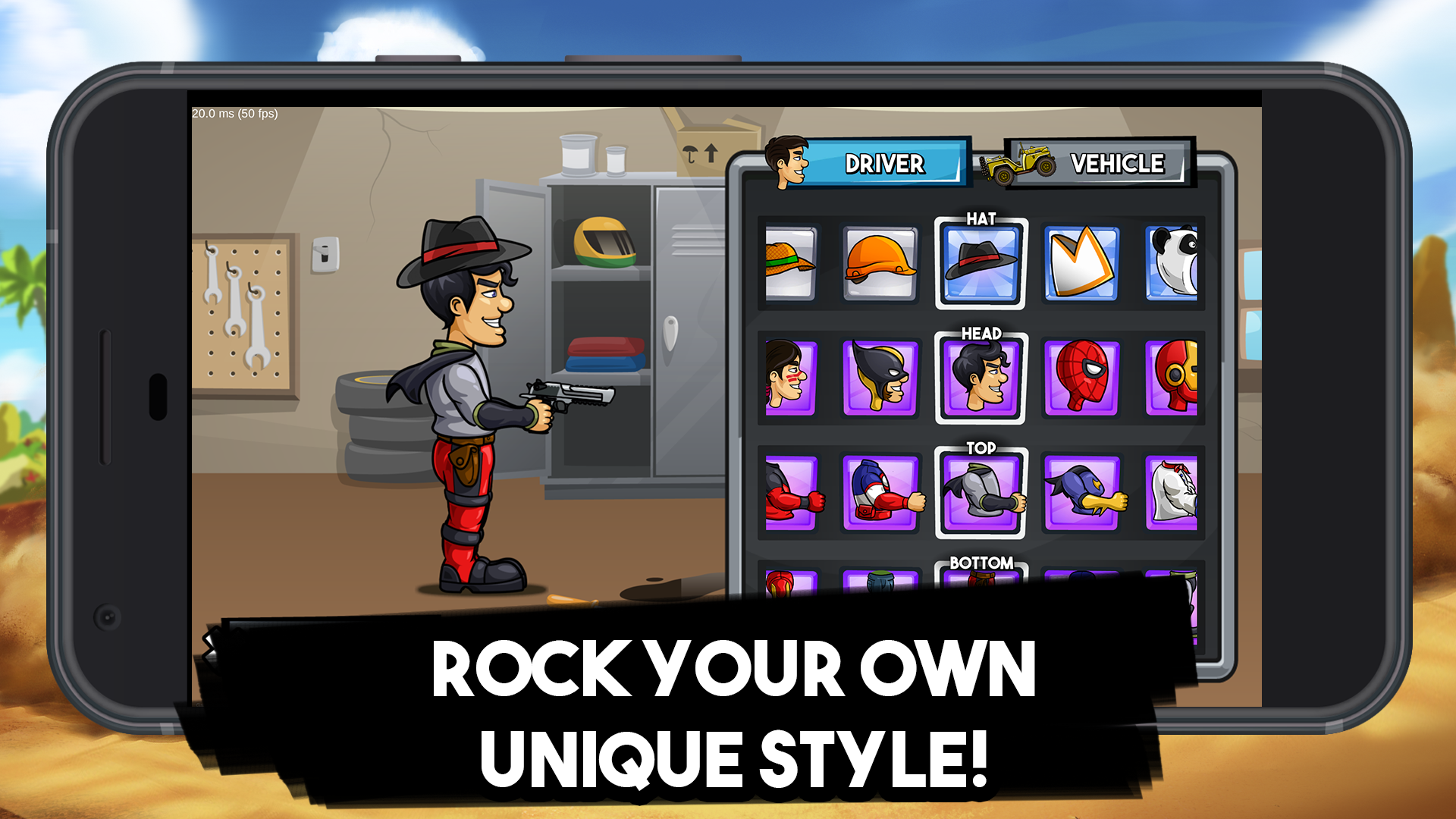Select the panda hood hat
The image size is (1456, 819).
click(x=1175, y=262)
